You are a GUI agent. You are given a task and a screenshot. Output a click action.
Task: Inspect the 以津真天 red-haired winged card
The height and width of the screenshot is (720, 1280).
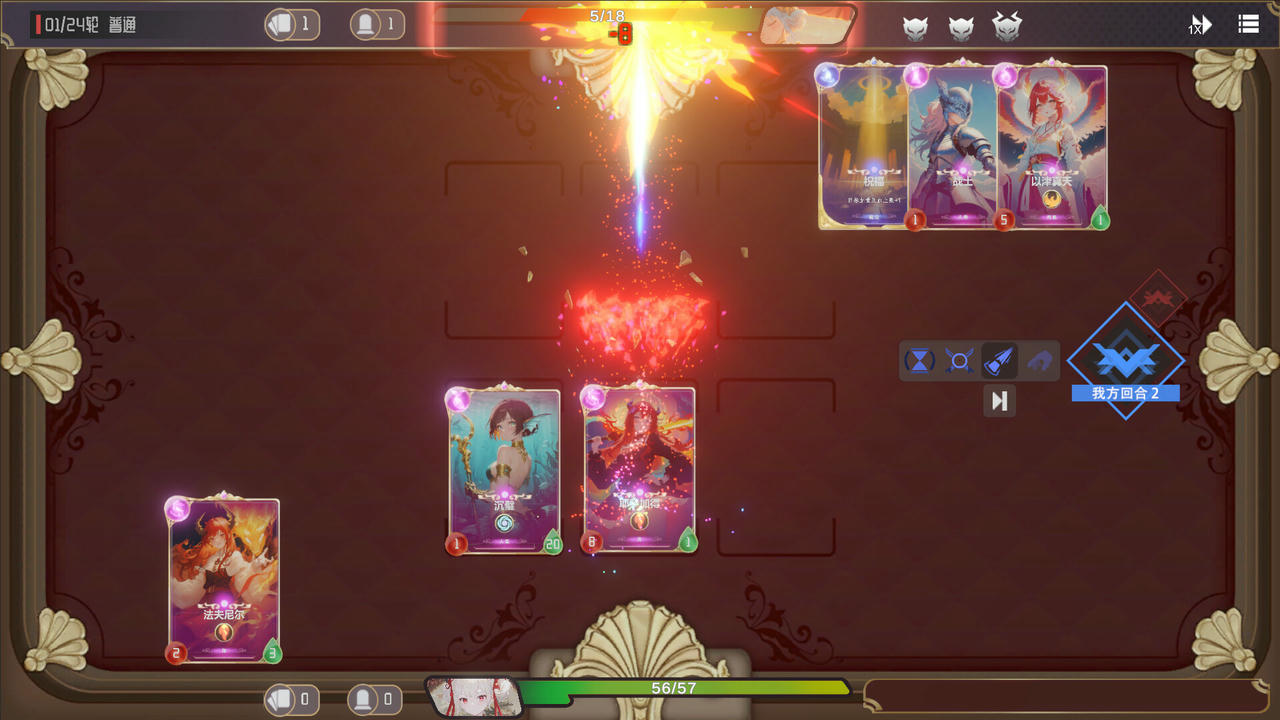coord(1052,147)
